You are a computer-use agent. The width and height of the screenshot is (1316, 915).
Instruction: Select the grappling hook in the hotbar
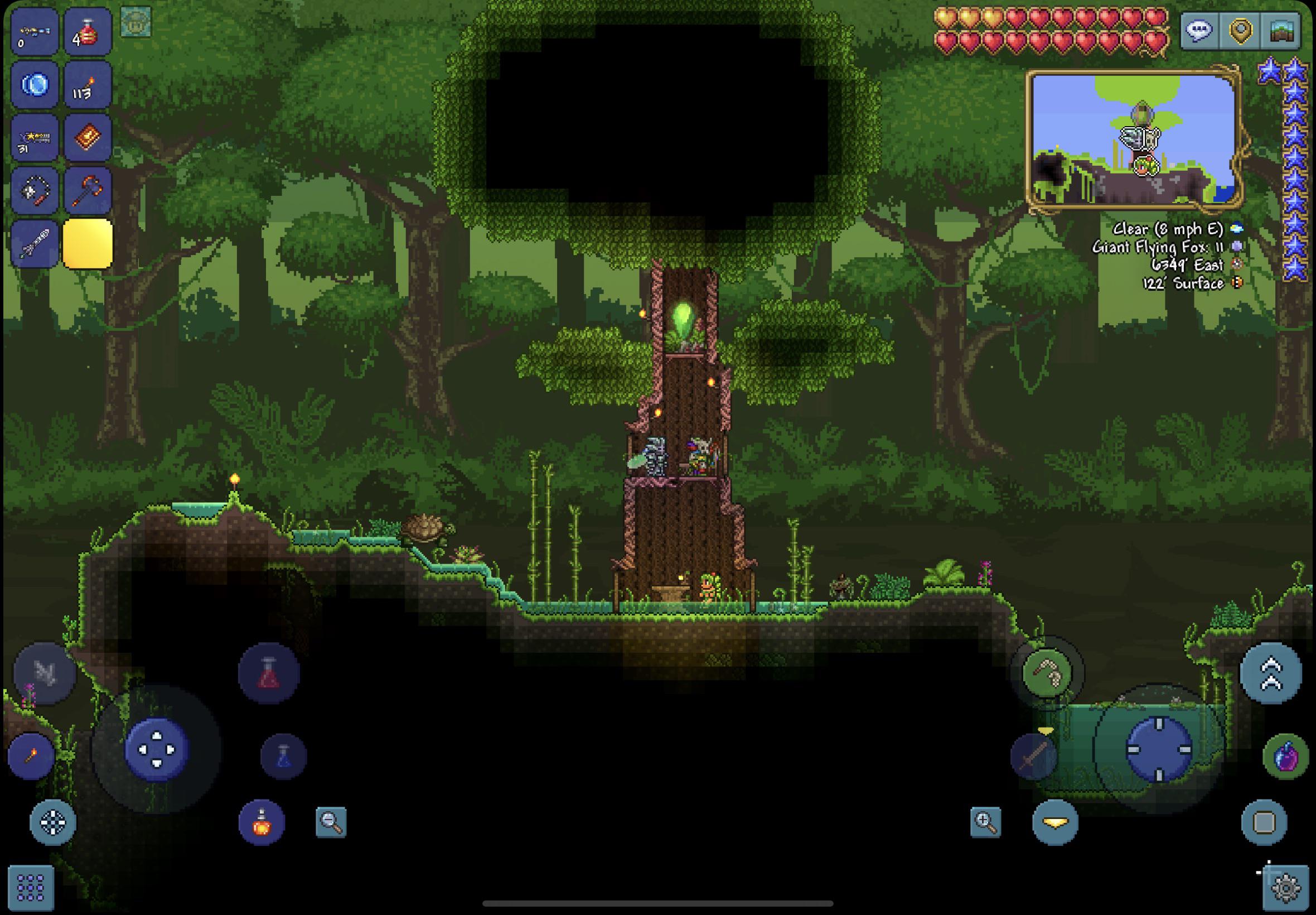[35, 189]
